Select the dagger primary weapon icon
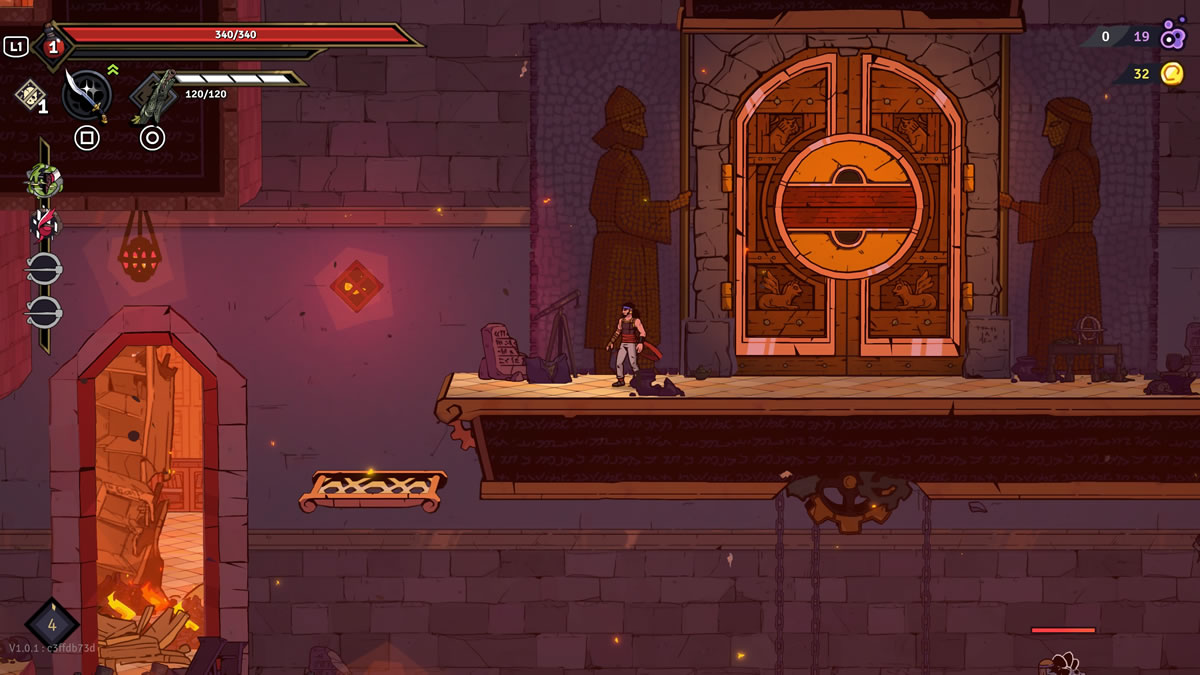1200x675 pixels. tap(86, 94)
